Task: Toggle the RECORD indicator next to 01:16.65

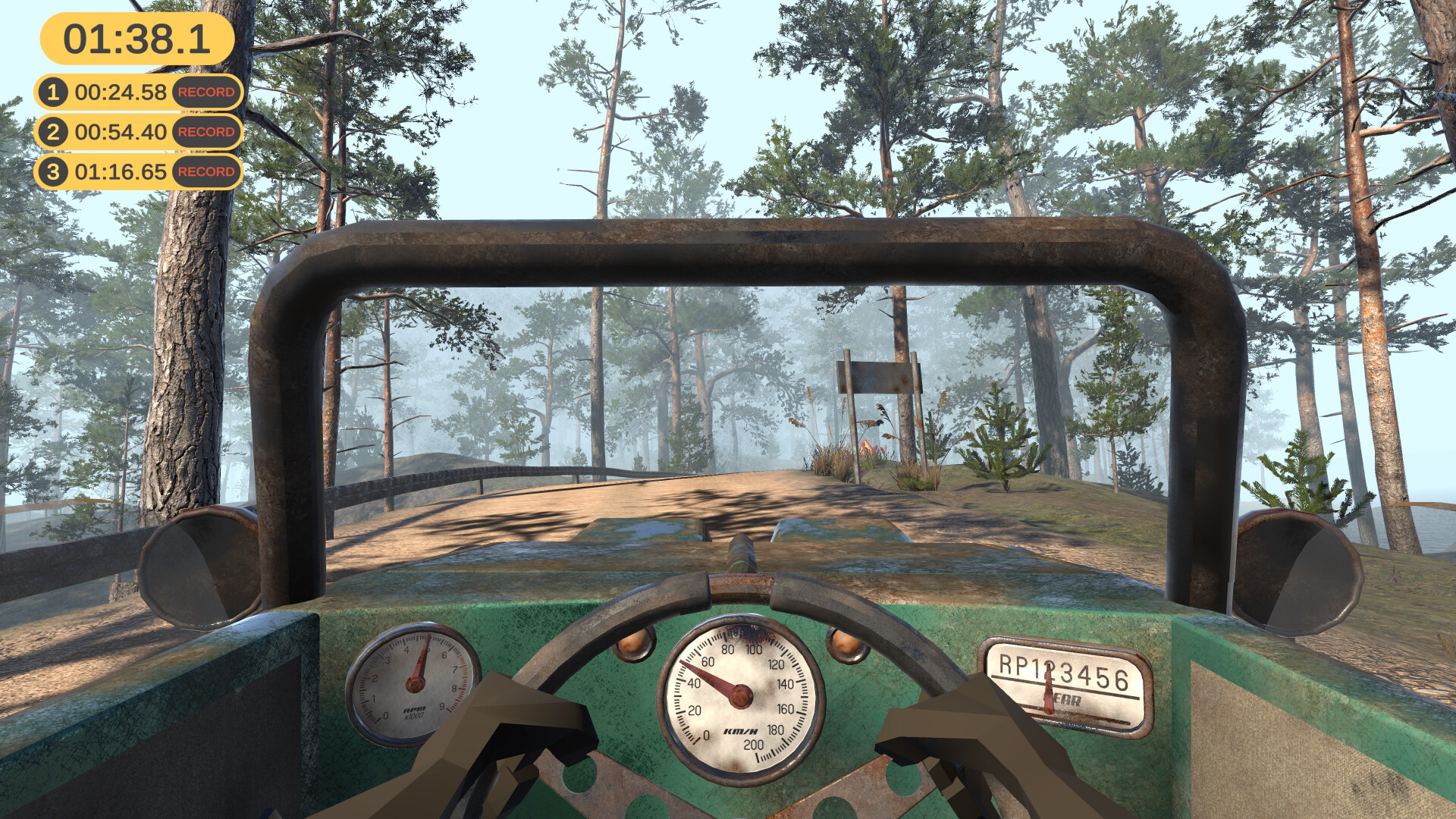Action: [206, 172]
